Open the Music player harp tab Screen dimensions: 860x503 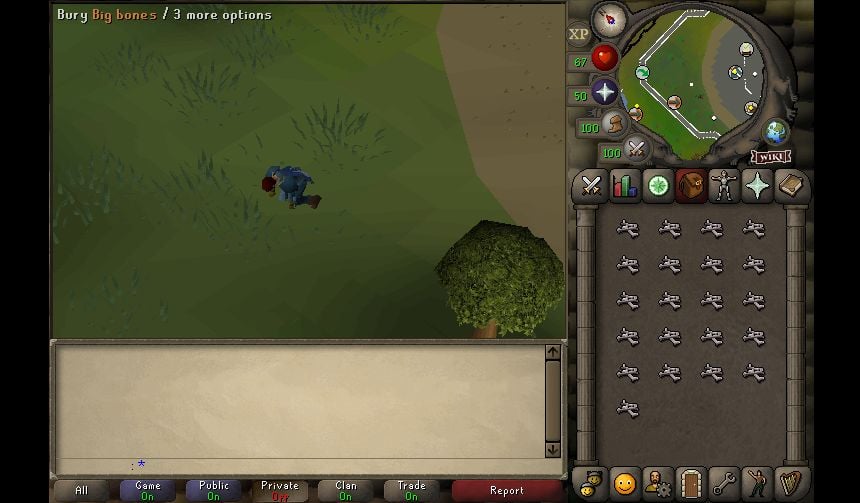(x=791, y=483)
